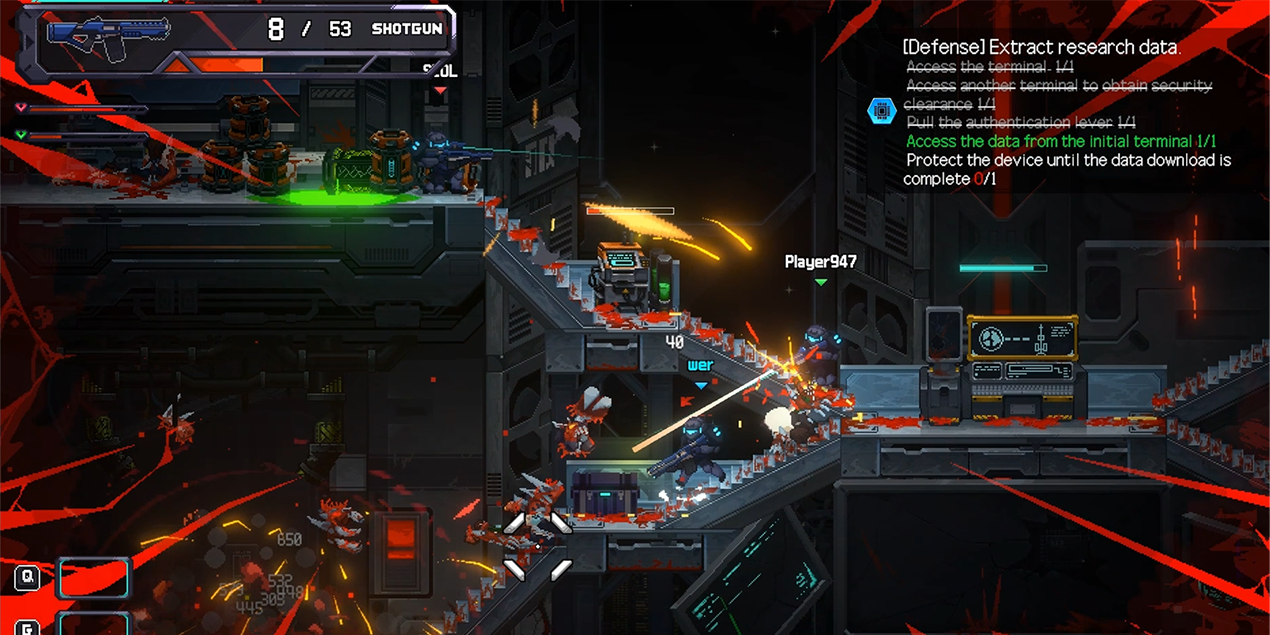Open the Extract research data objective tracker
The height and width of the screenshot is (635, 1270).
tap(1041, 47)
